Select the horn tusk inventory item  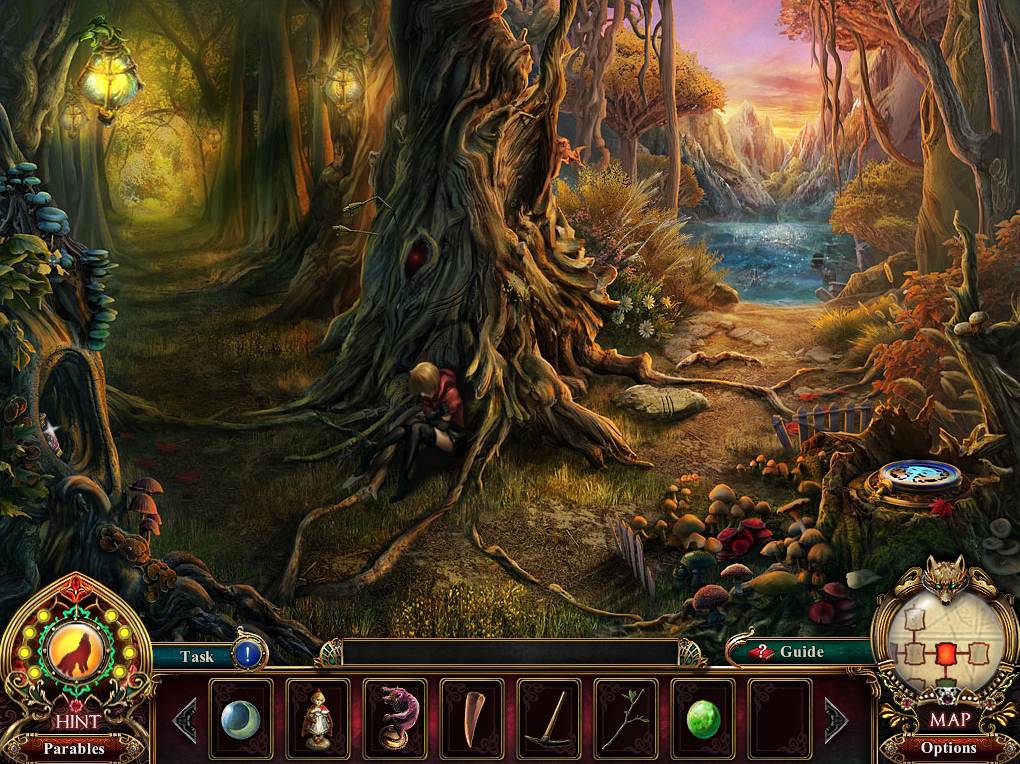tap(472, 719)
